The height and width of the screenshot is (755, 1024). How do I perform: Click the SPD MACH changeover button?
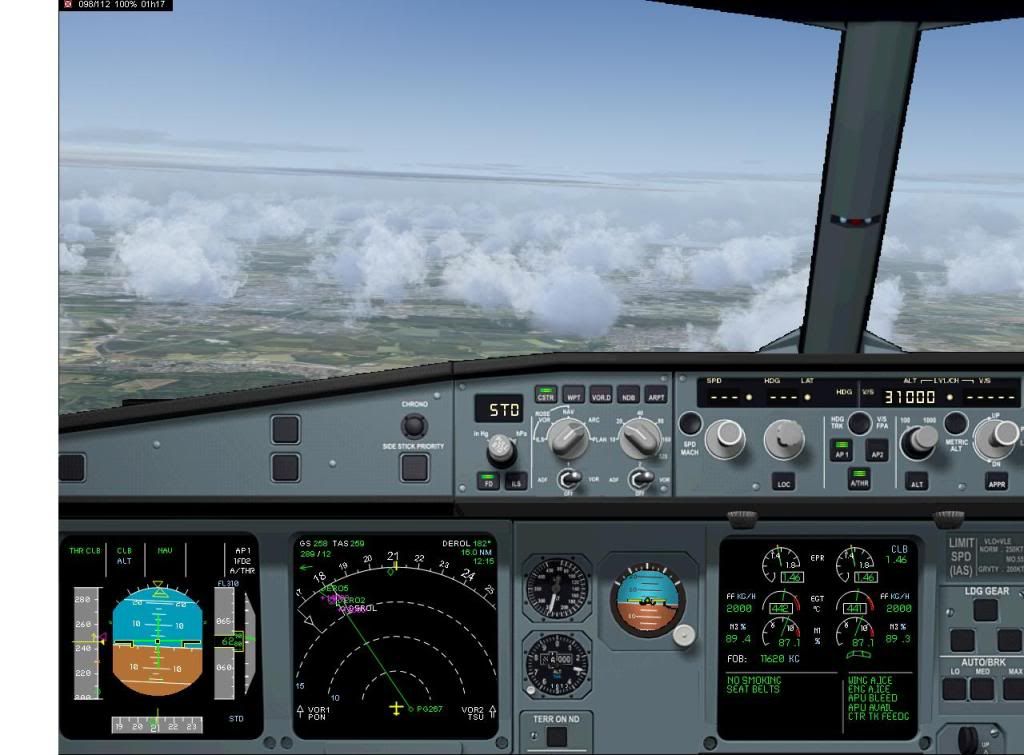(690, 424)
